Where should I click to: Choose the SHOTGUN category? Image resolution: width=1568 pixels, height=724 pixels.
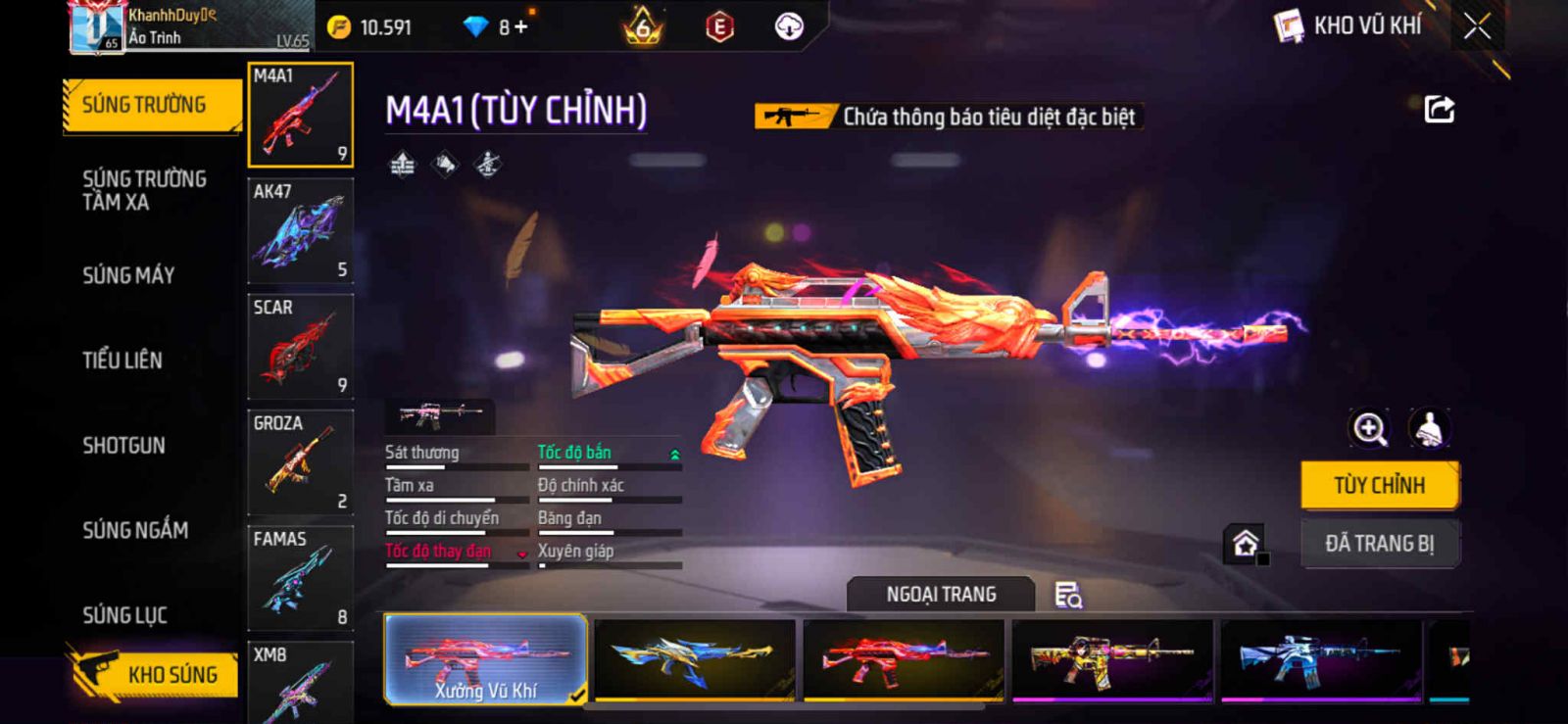(x=123, y=446)
